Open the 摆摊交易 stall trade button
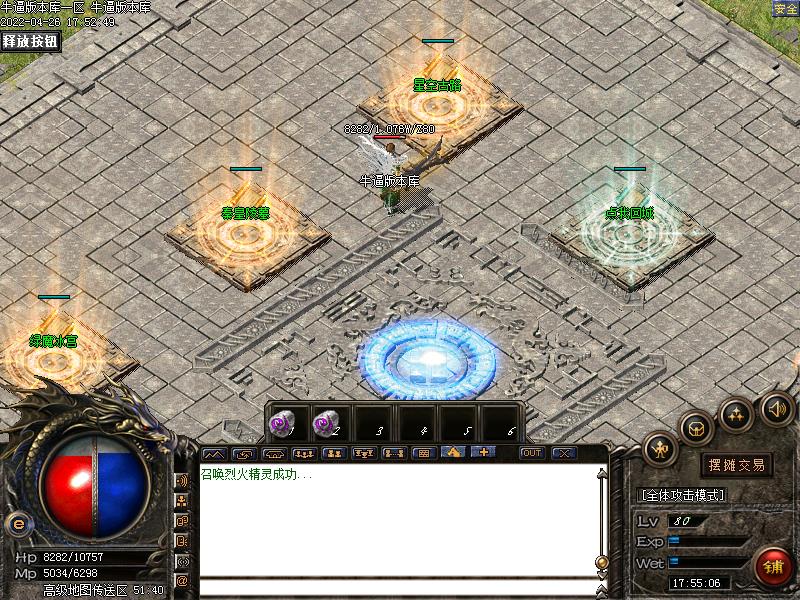Screen dimensions: 800x600 pyautogui.click(x=736, y=464)
